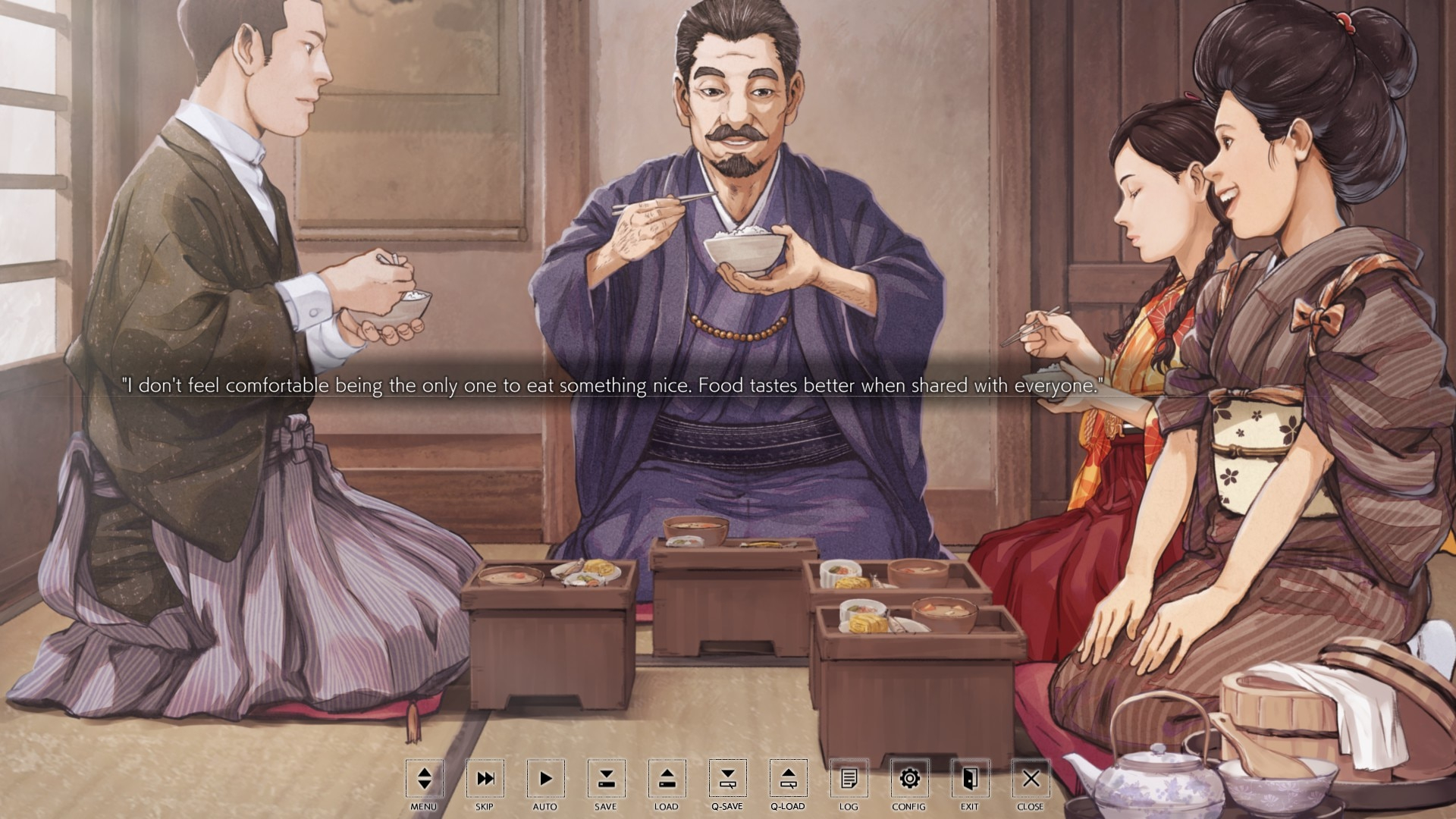Activate SKIP to fast-forward dialogue

coord(485,779)
